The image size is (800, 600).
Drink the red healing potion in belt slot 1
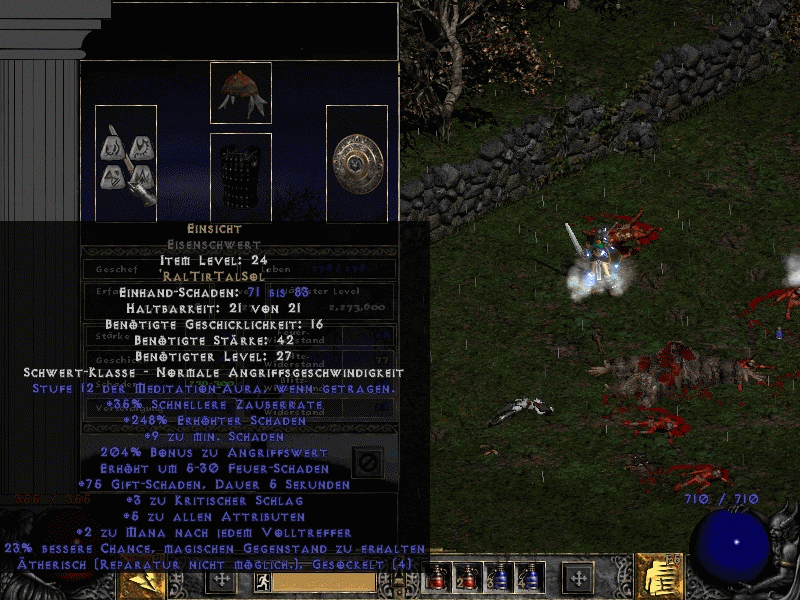[436, 578]
